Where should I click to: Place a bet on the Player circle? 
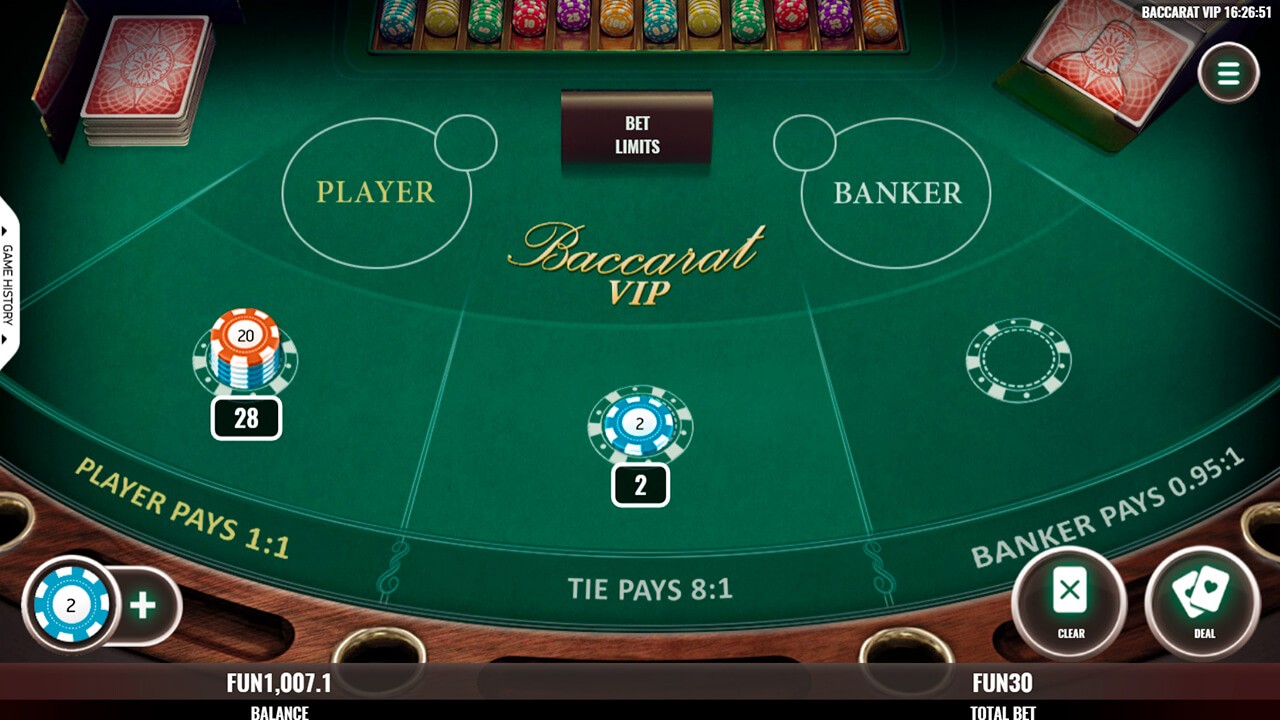pos(375,190)
